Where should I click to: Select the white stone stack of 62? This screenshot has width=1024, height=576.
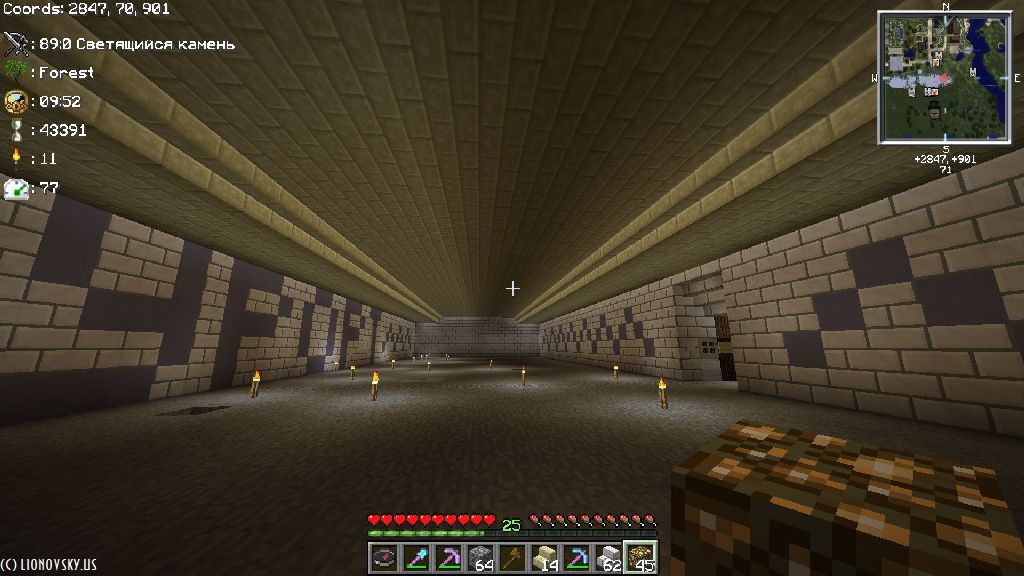coord(608,557)
